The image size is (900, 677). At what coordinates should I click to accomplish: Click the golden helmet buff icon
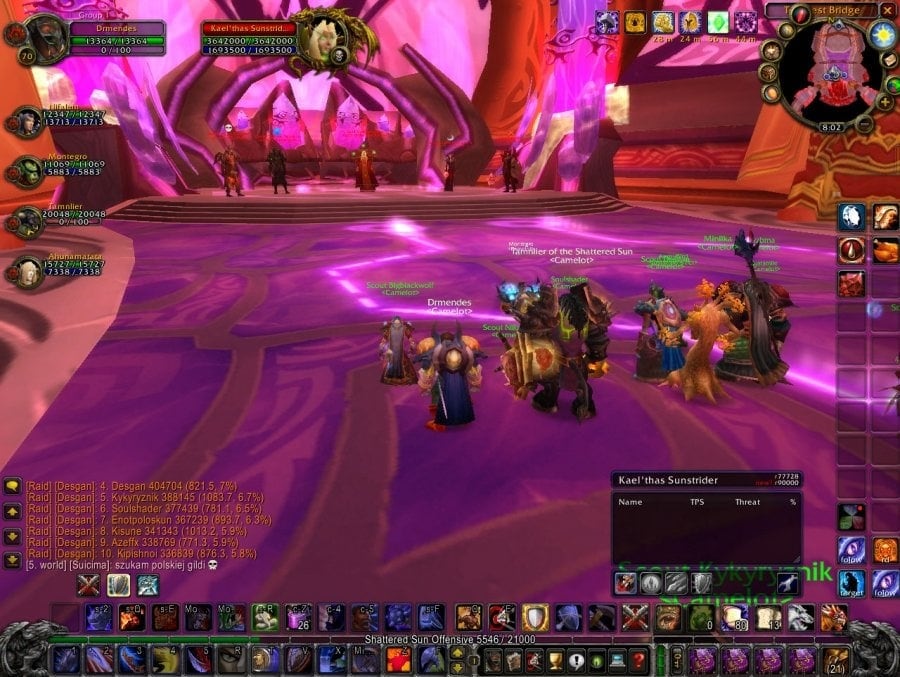pos(691,22)
